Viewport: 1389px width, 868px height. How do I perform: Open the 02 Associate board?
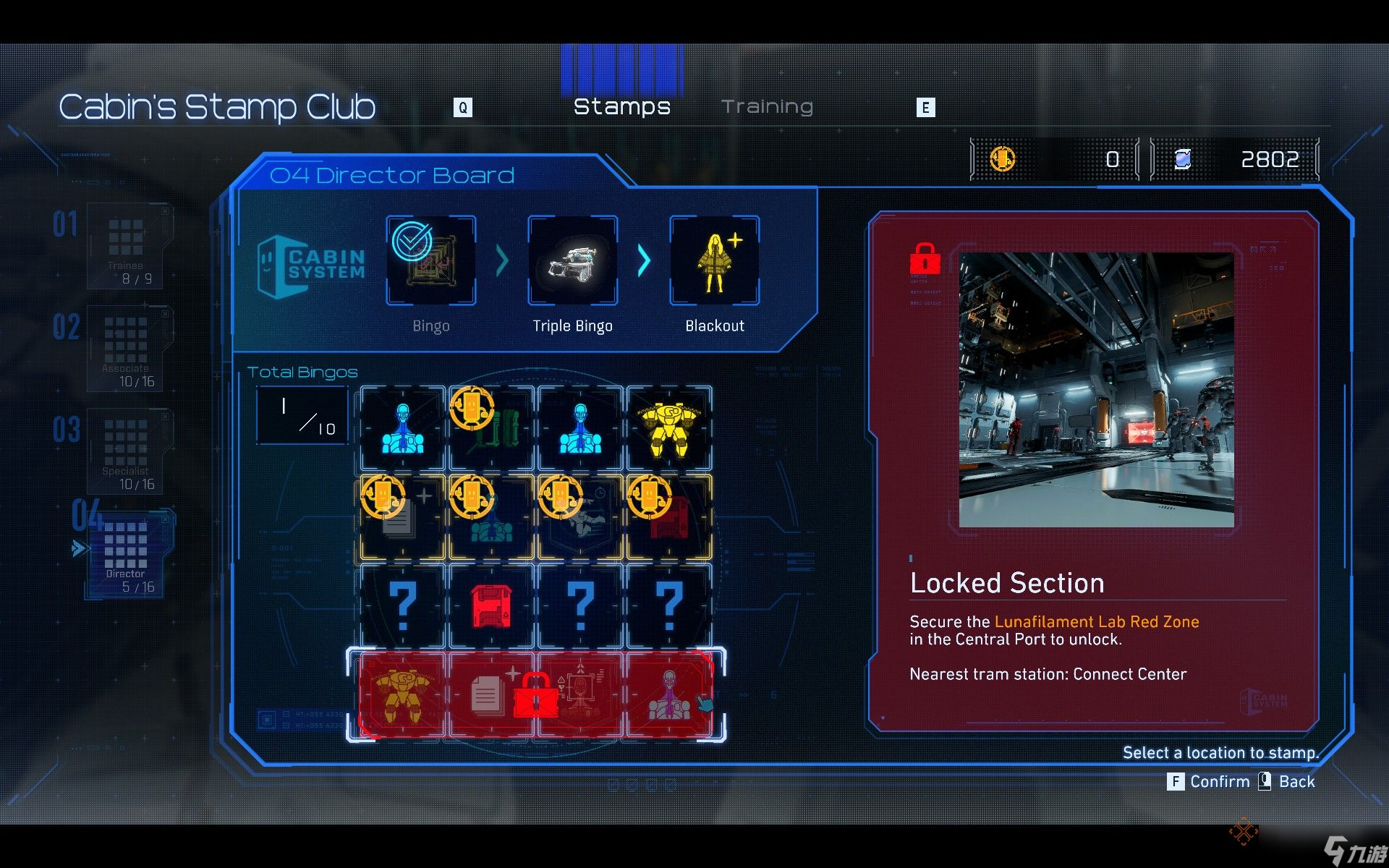(127, 349)
